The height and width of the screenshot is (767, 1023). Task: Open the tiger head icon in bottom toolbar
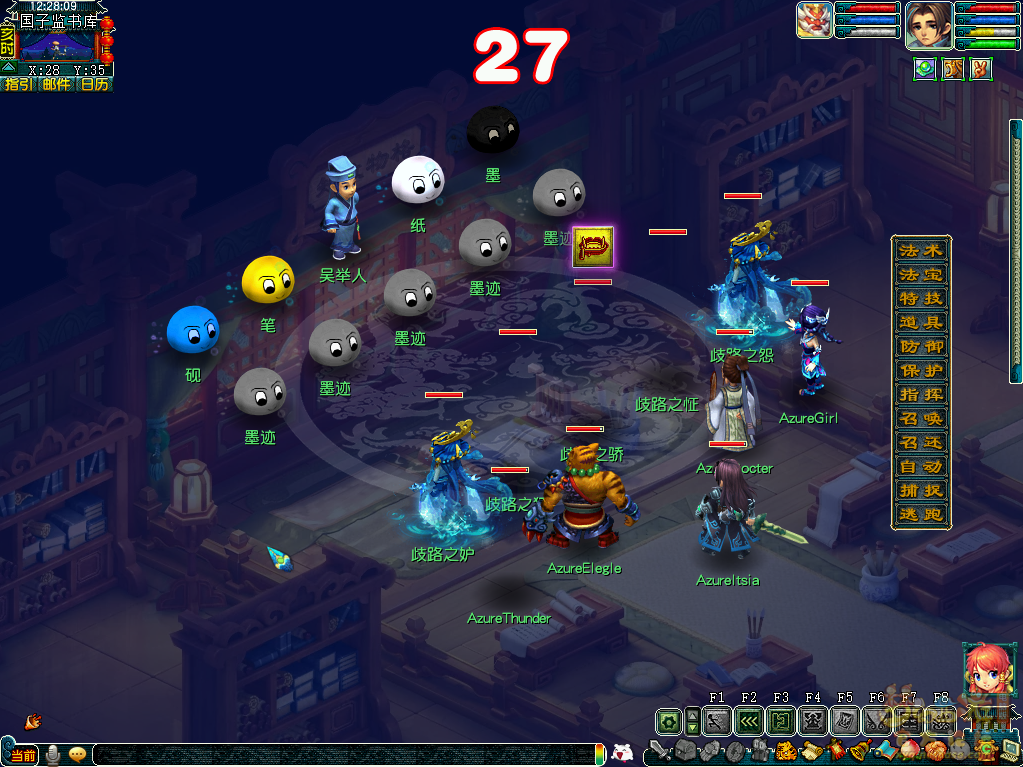[786, 750]
